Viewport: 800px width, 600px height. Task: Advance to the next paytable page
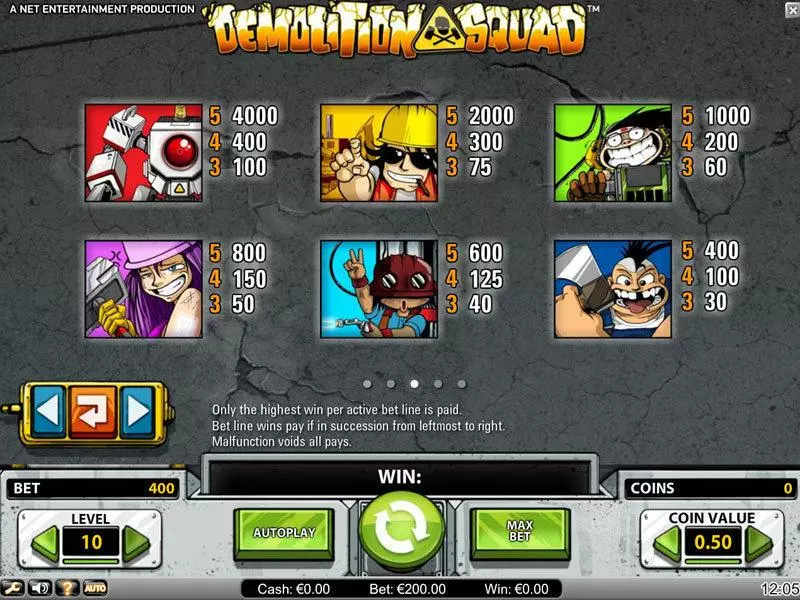pyautogui.click(x=136, y=410)
